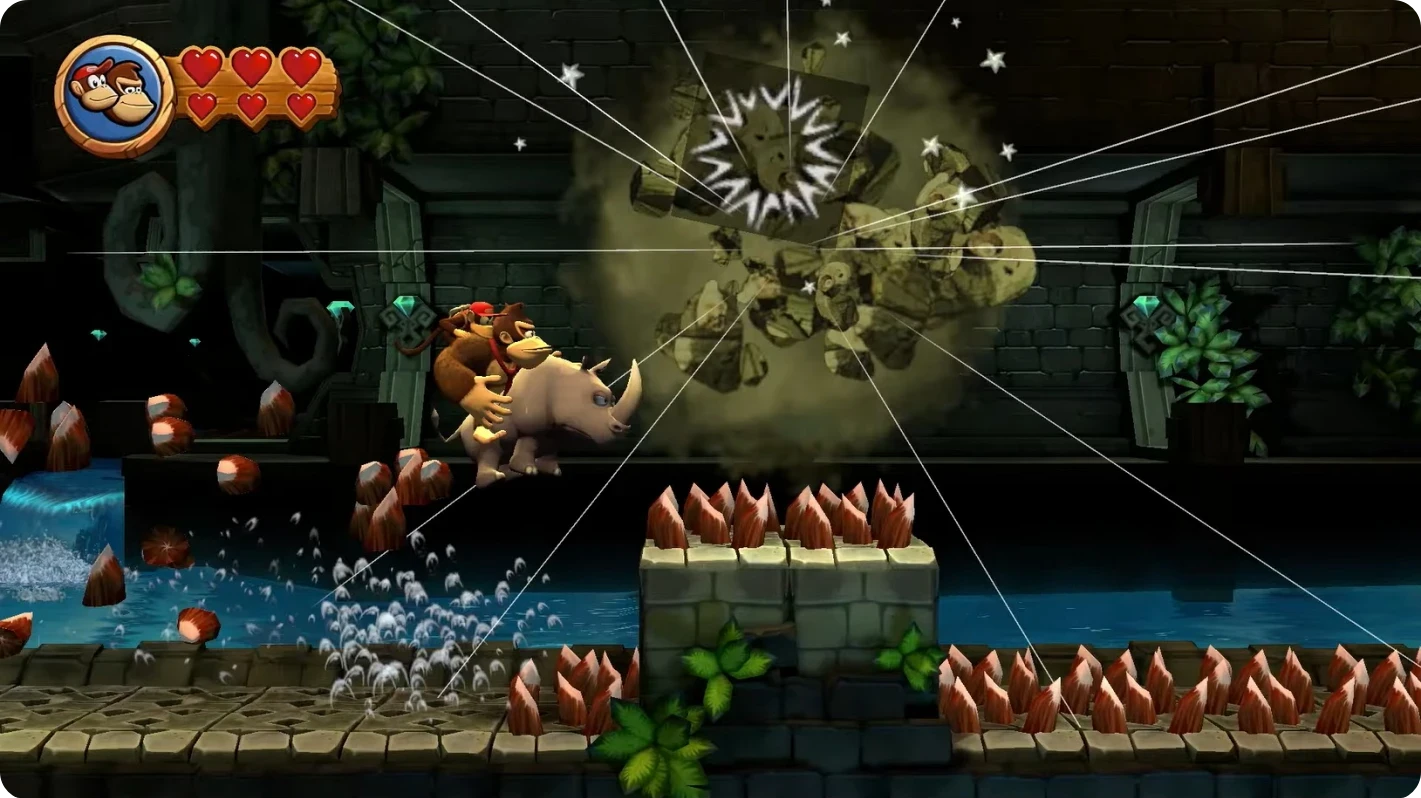Screen dimensions: 1421x798
Task: Click the Donkey Kong and Diddy portrait badge
Action: (113, 95)
